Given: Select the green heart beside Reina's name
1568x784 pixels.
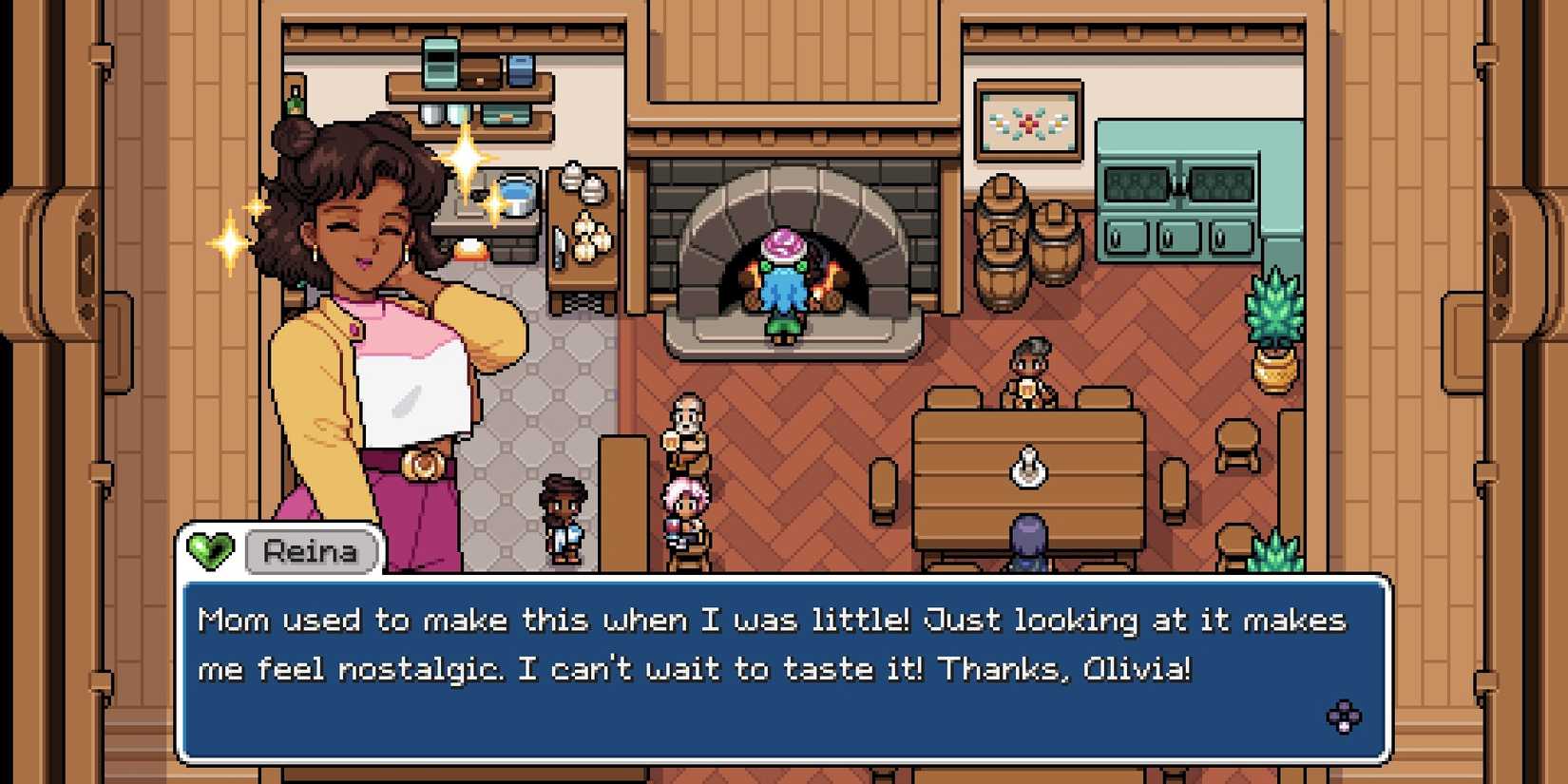Looking at the screenshot, I should [x=210, y=550].
